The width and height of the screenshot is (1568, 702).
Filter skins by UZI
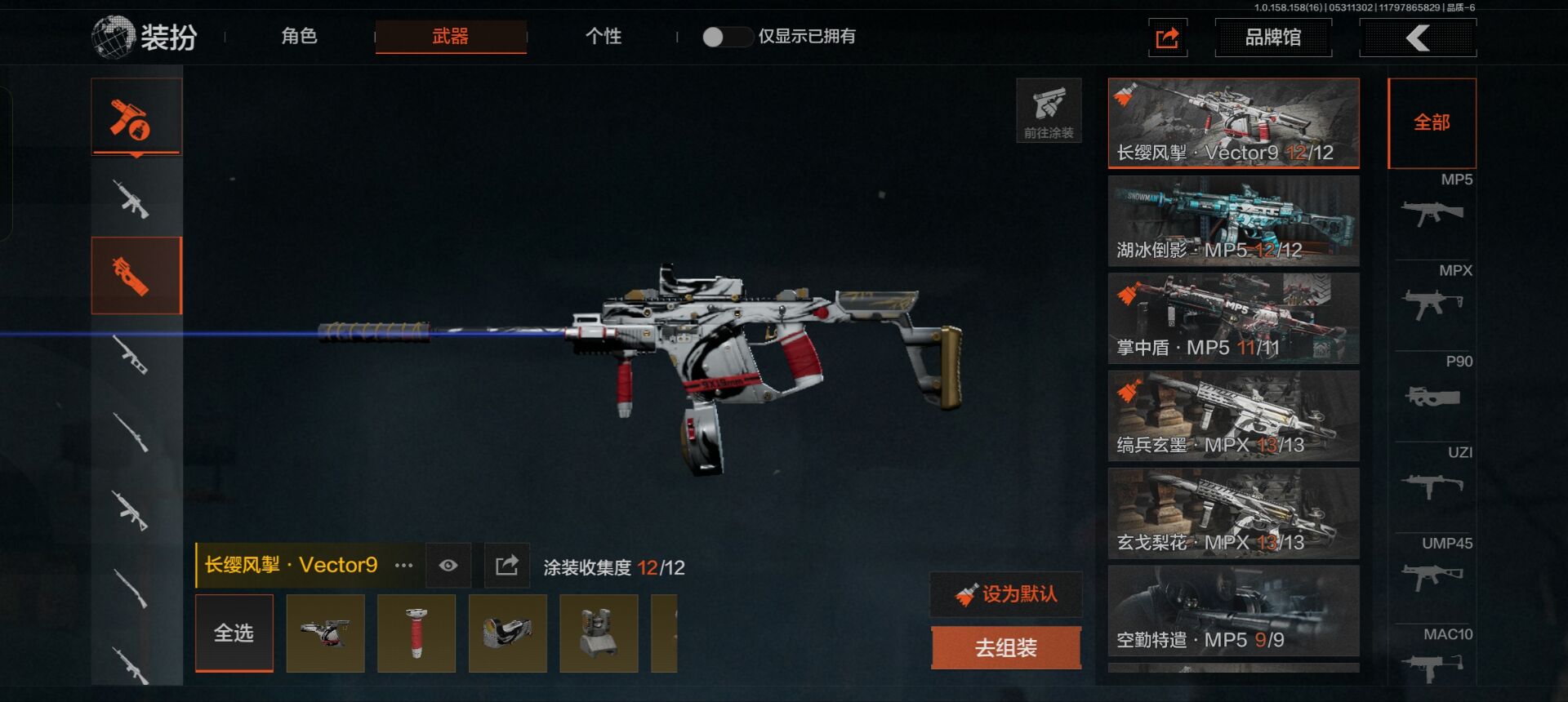coord(1433,478)
